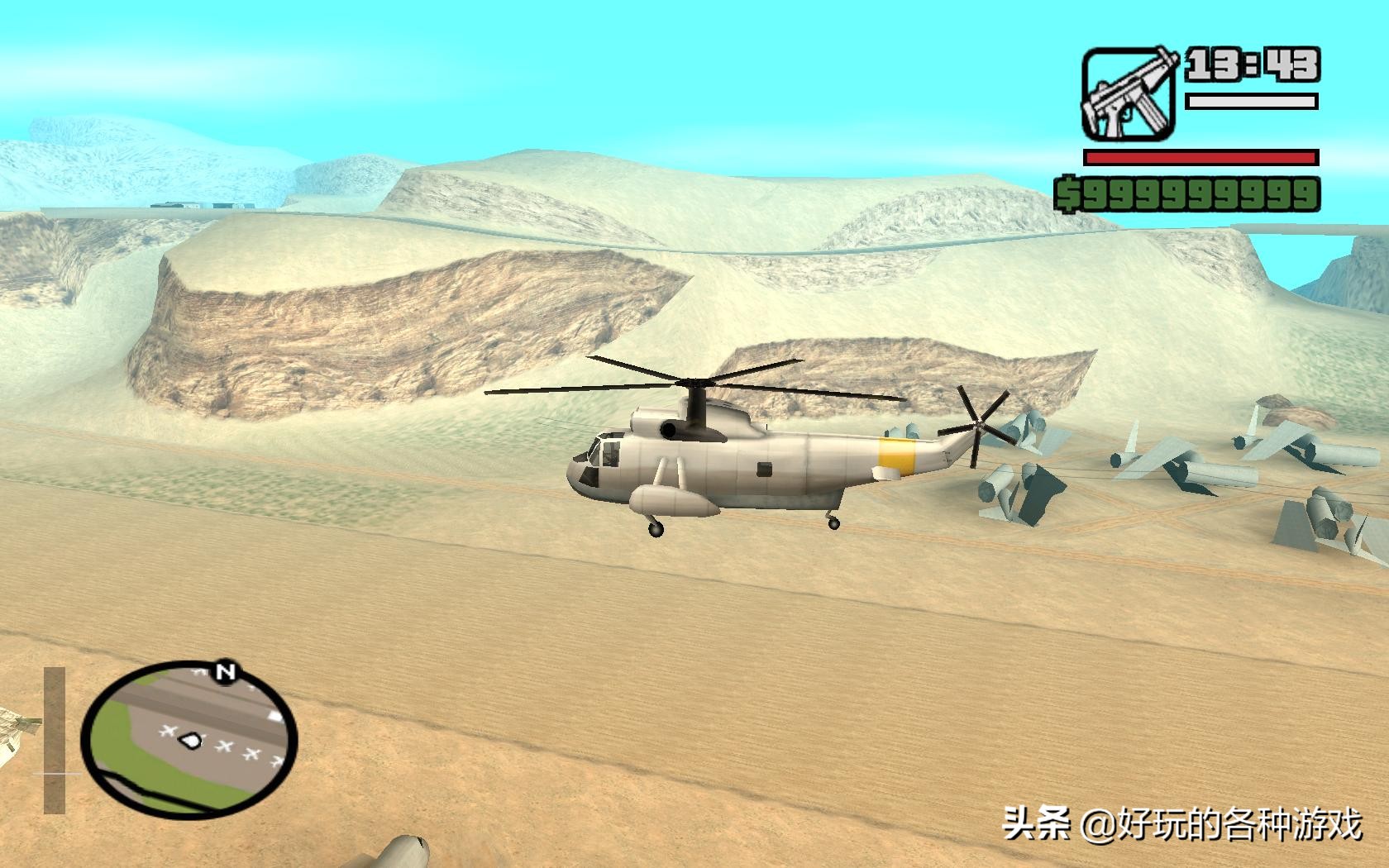Click the leftmost airplane blip on the minimap

point(168,732)
